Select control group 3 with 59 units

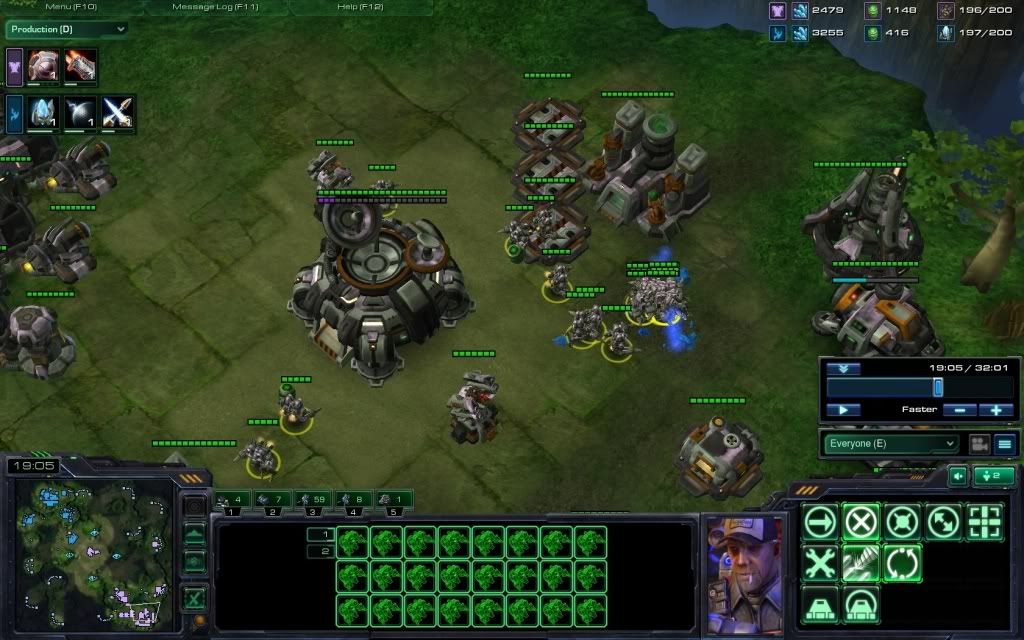point(314,500)
